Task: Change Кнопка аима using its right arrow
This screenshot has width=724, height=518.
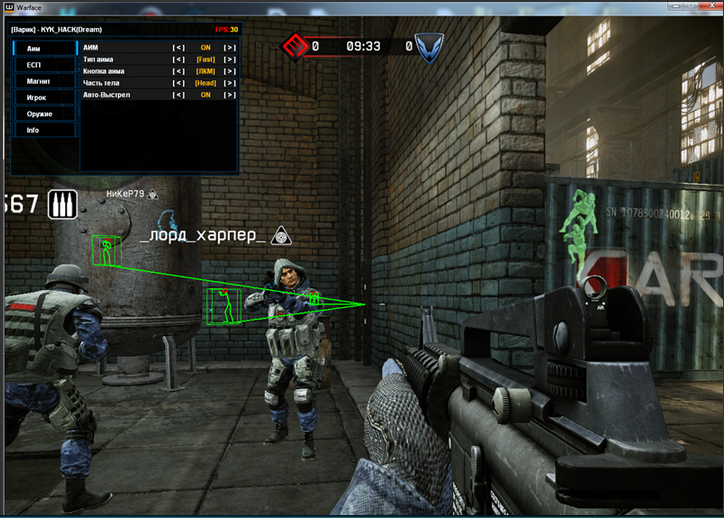Action: pos(230,71)
